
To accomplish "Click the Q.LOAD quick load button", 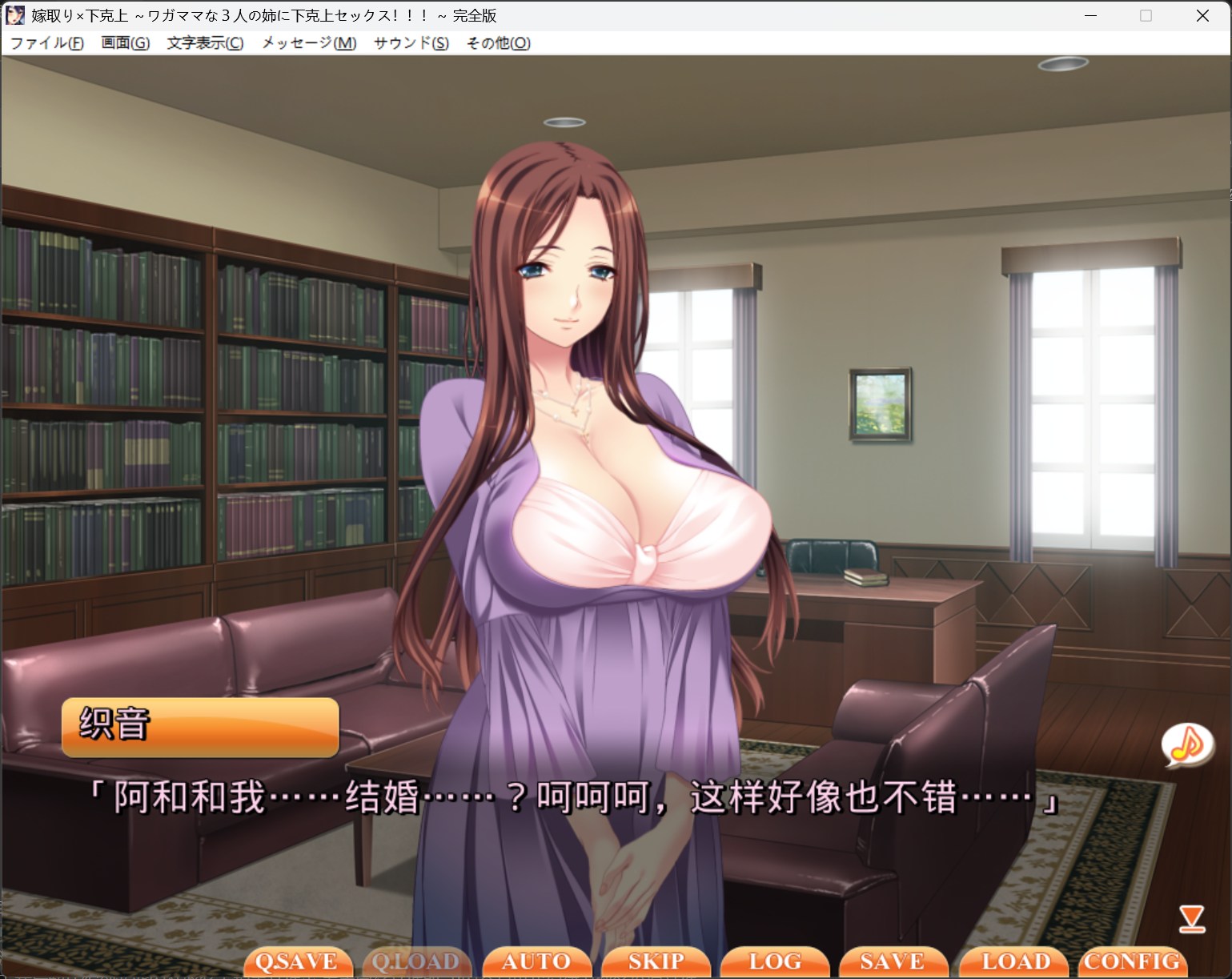I will (416, 961).
